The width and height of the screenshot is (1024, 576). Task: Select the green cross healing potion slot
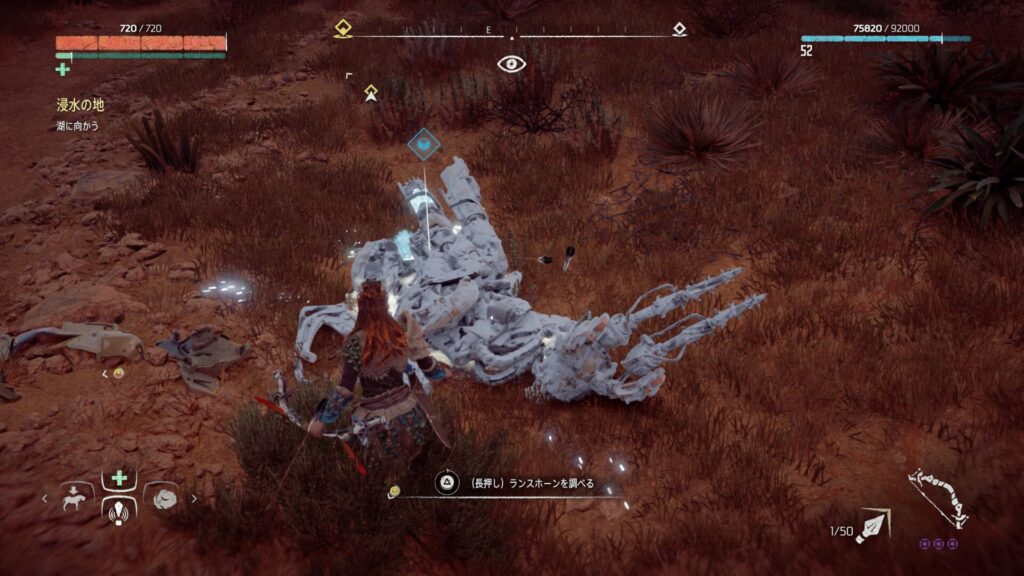point(120,478)
